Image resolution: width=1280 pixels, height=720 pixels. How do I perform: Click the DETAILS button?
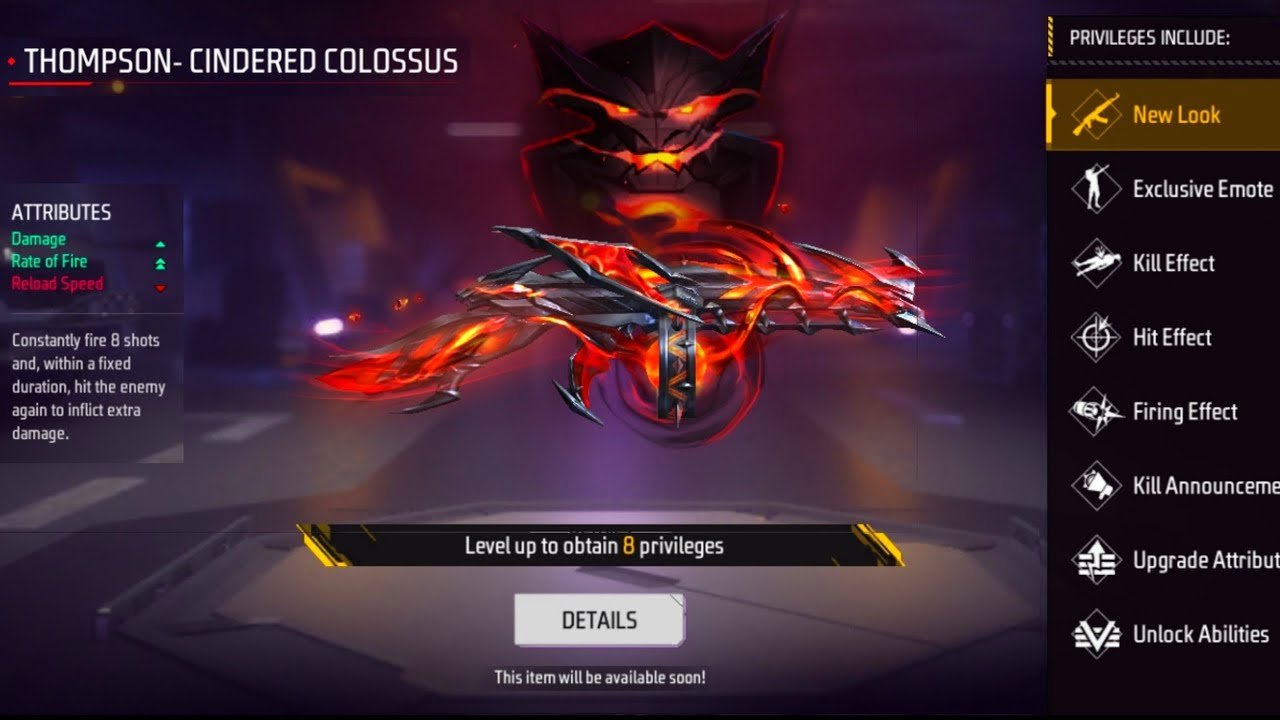(598, 619)
